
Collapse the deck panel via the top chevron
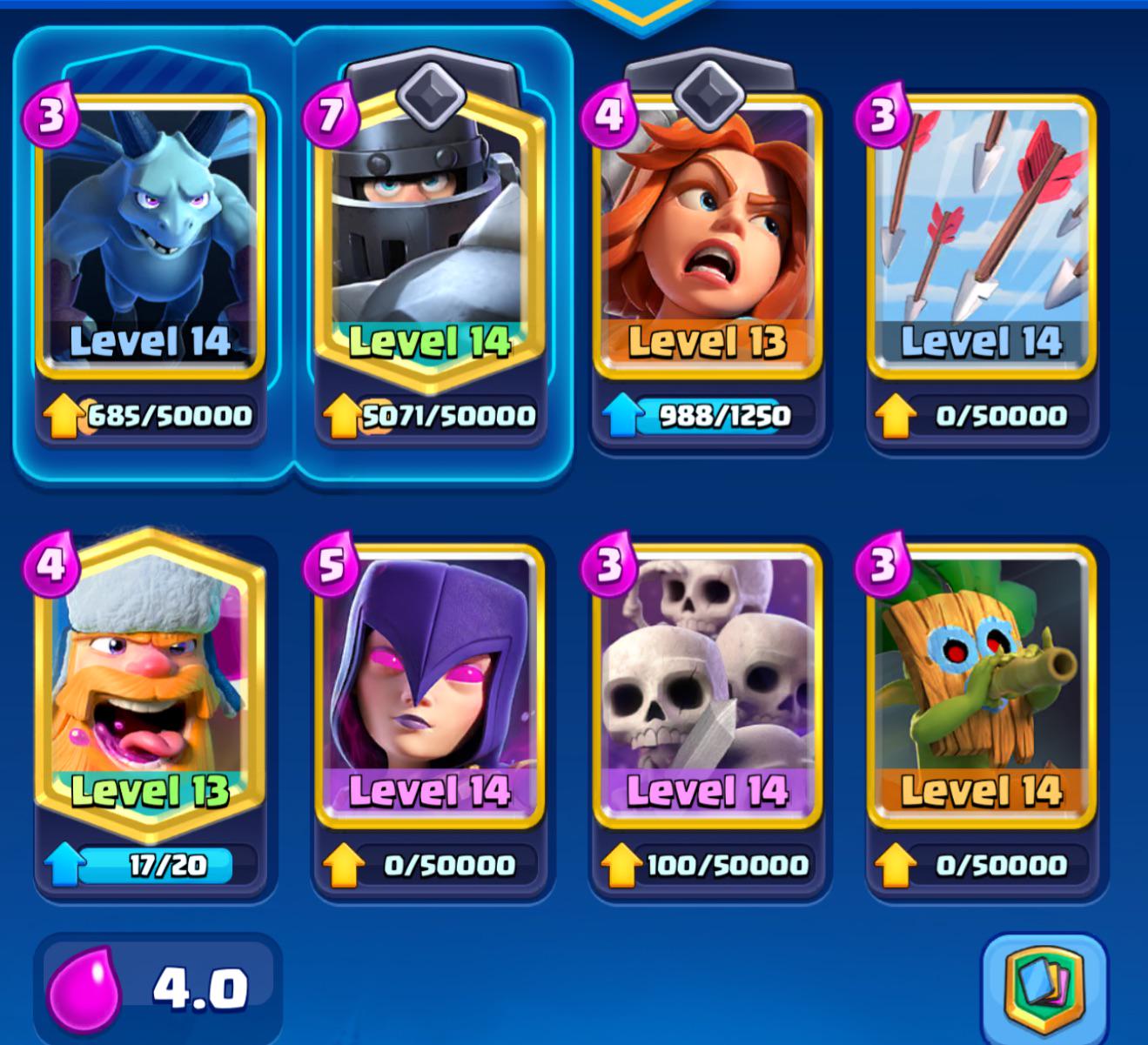(x=641, y=10)
